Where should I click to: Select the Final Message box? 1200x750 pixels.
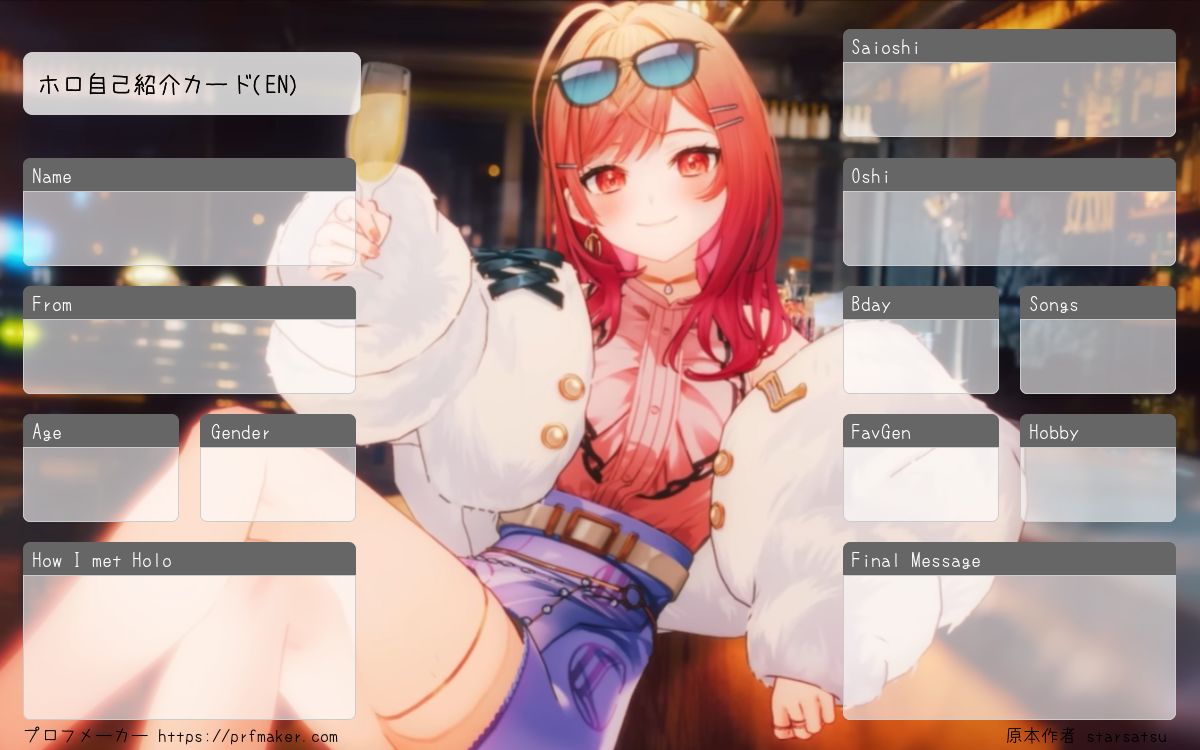1009,647
